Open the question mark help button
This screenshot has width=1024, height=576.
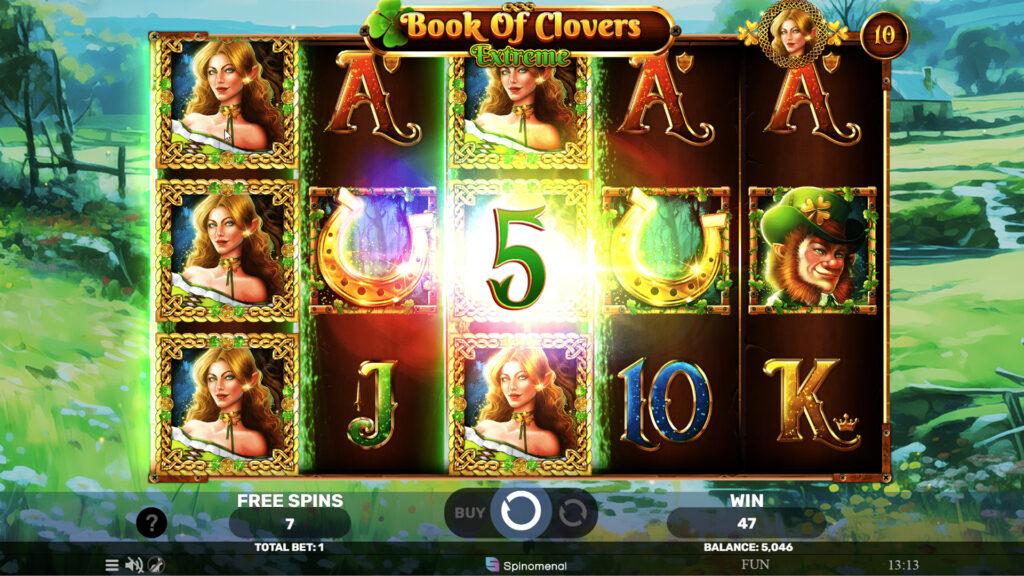[x=151, y=521]
